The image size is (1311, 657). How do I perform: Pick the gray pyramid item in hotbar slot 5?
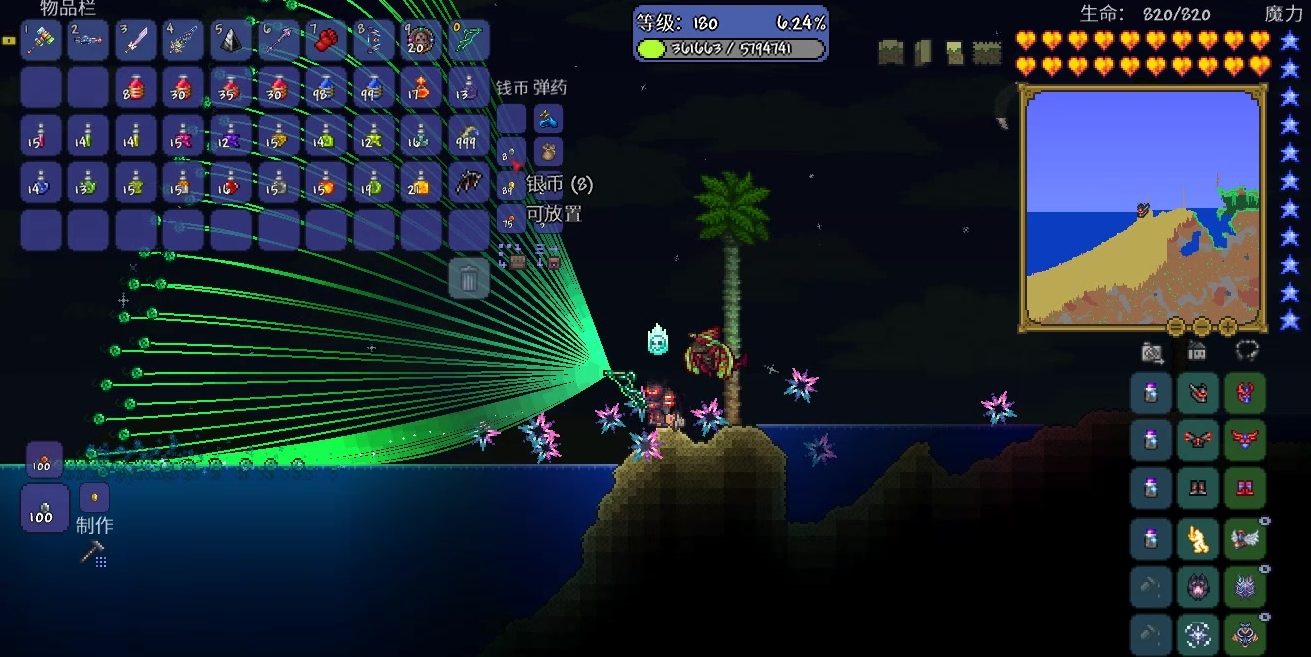point(231,41)
